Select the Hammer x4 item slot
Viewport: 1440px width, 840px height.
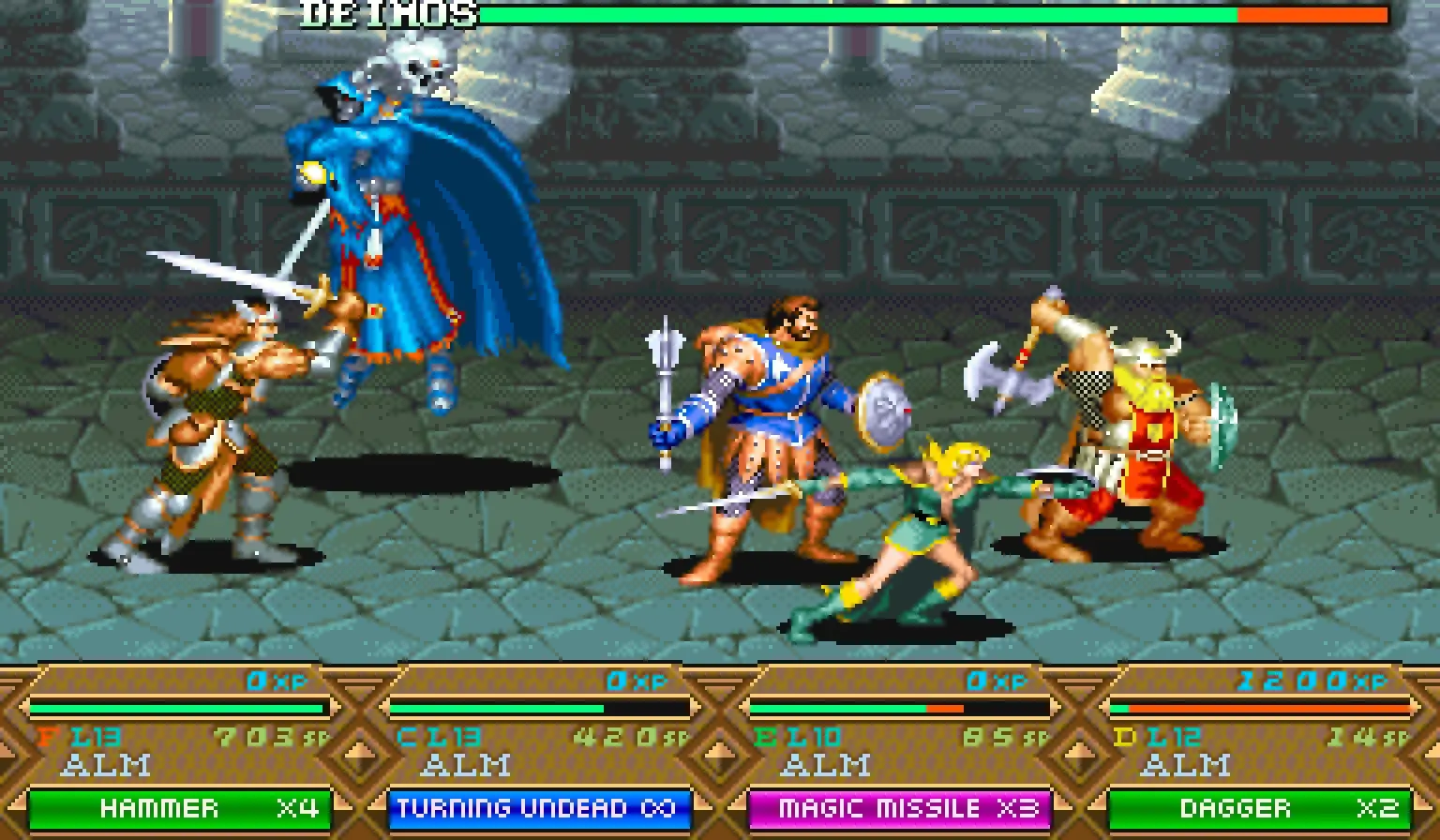(x=180, y=808)
